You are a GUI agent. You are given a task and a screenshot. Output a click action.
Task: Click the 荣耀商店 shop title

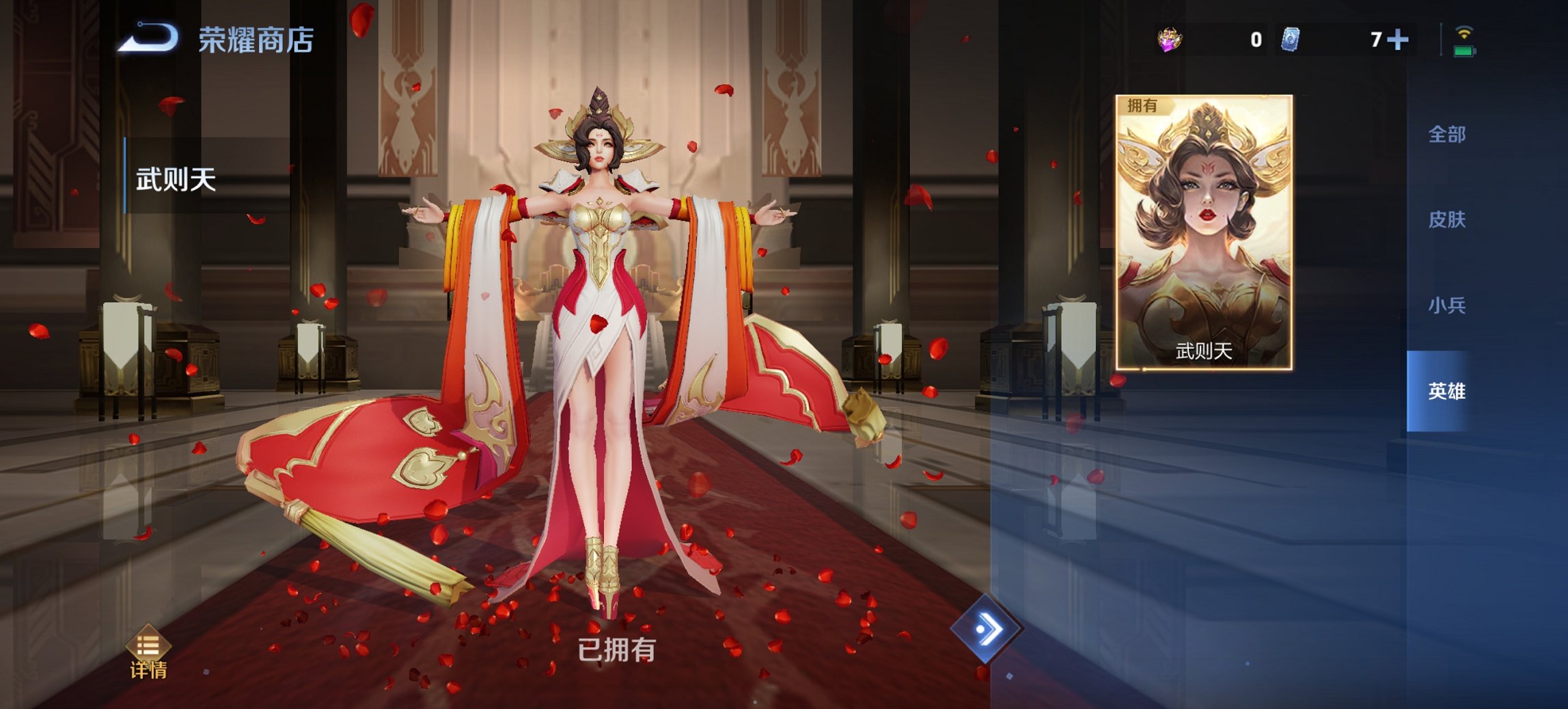(x=255, y=39)
